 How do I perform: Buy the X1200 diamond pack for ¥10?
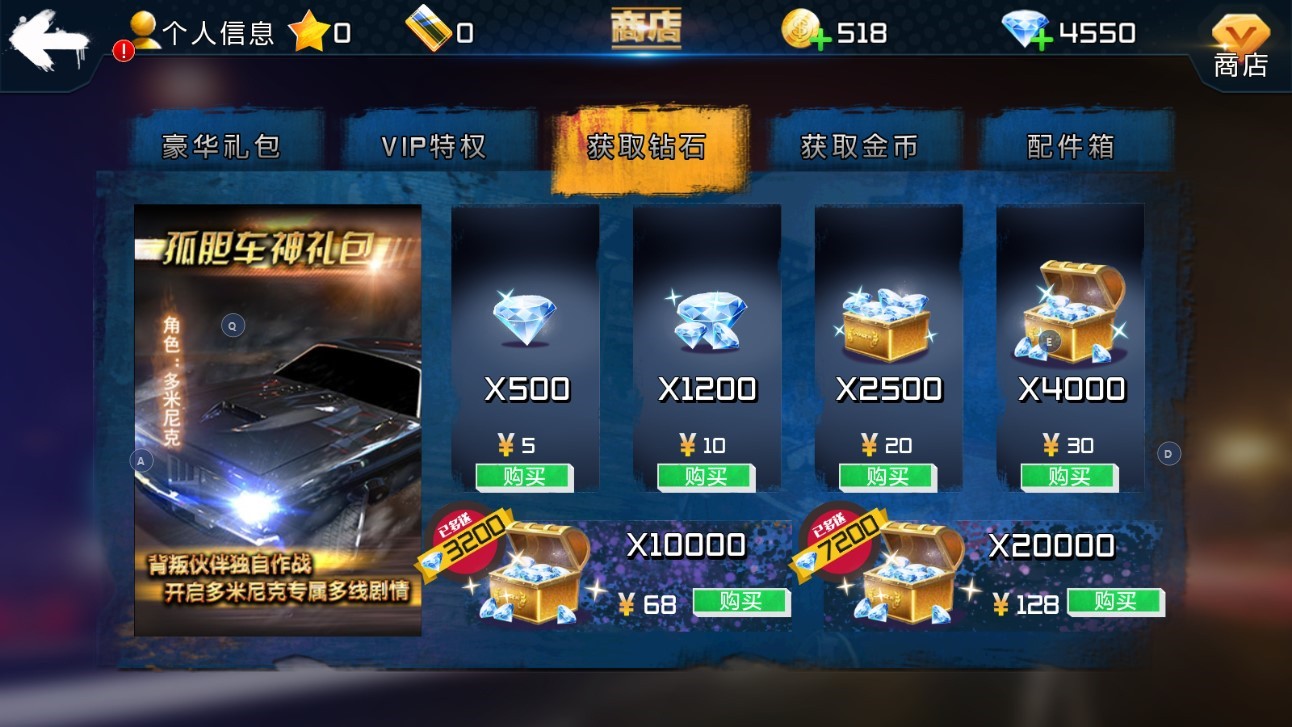[x=706, y=477]
